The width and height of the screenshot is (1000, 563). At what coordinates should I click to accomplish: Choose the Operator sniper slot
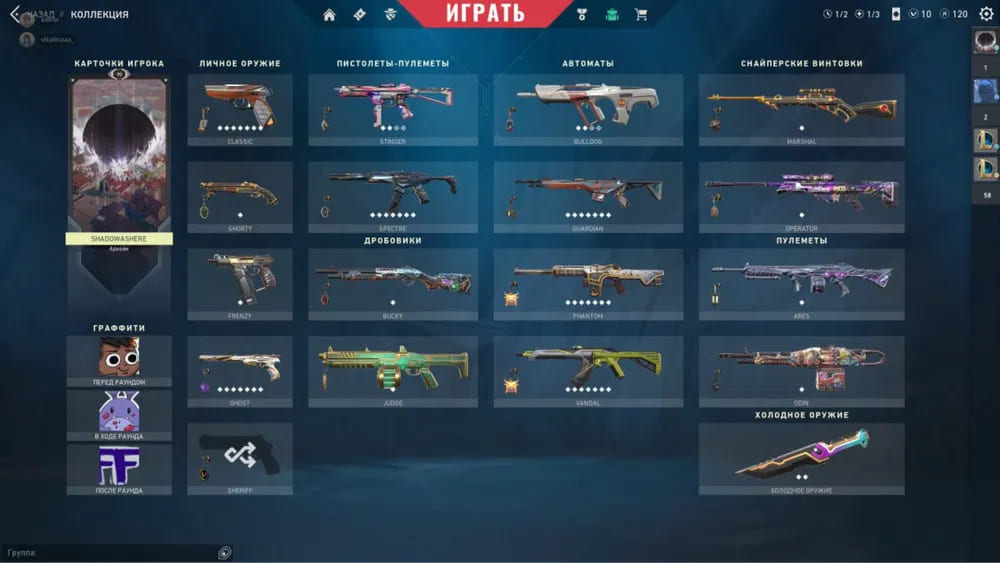[x=801, y=194]
